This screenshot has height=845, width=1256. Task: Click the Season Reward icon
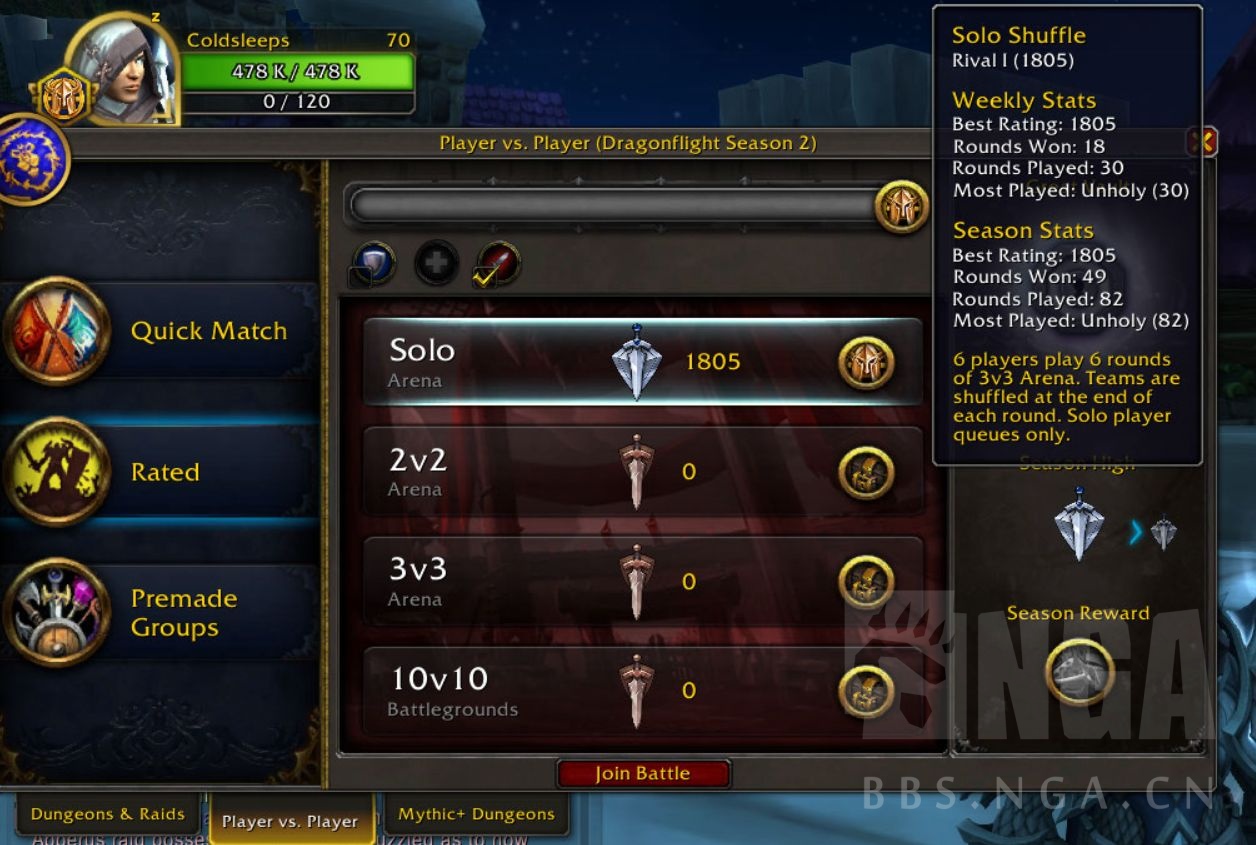point(1079,672)
